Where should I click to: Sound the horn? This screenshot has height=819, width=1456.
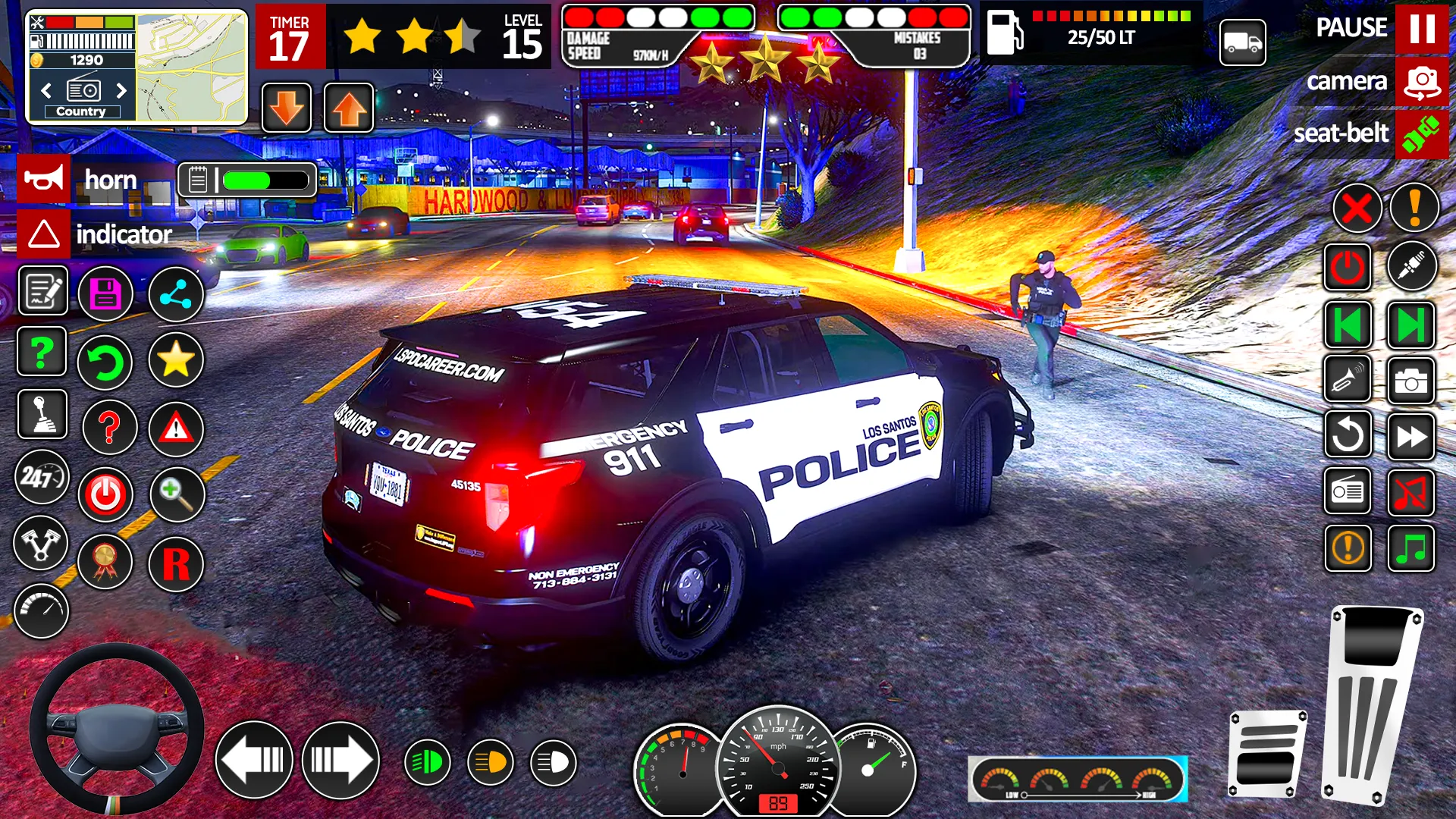[x=44, y=180]
